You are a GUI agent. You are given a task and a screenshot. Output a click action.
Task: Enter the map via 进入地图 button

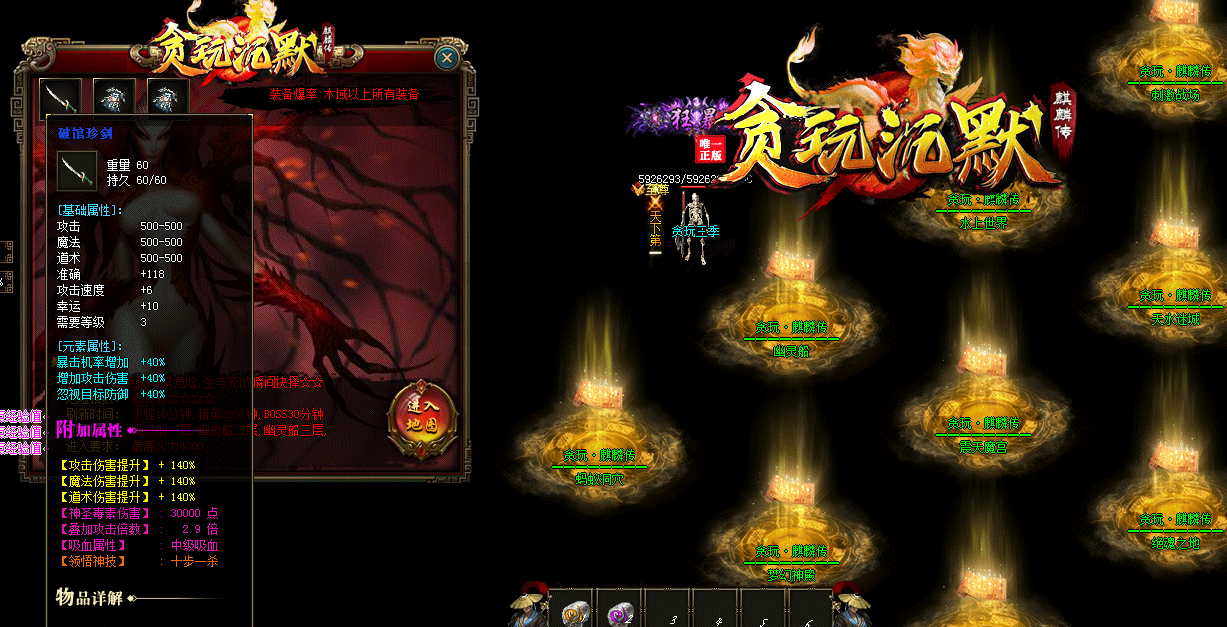point(421,418)
